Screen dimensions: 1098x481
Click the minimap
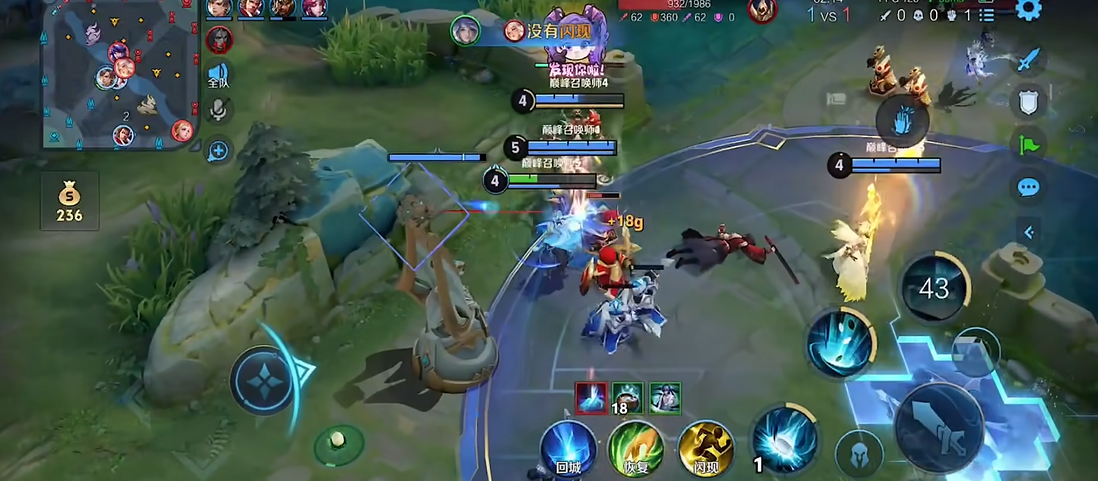(120, 74)
